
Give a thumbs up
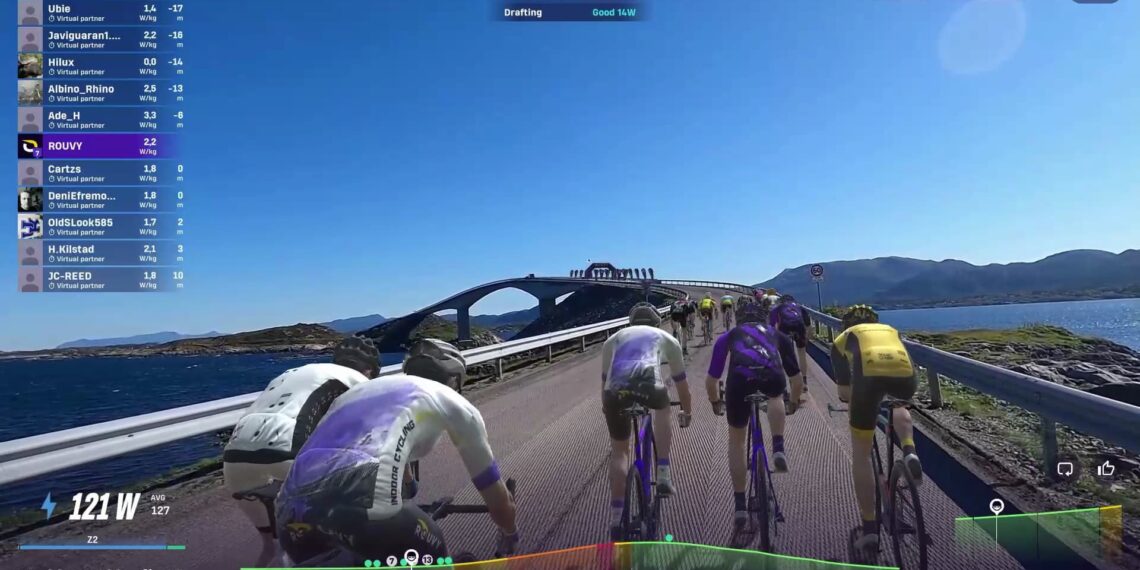pos(1106,468)
